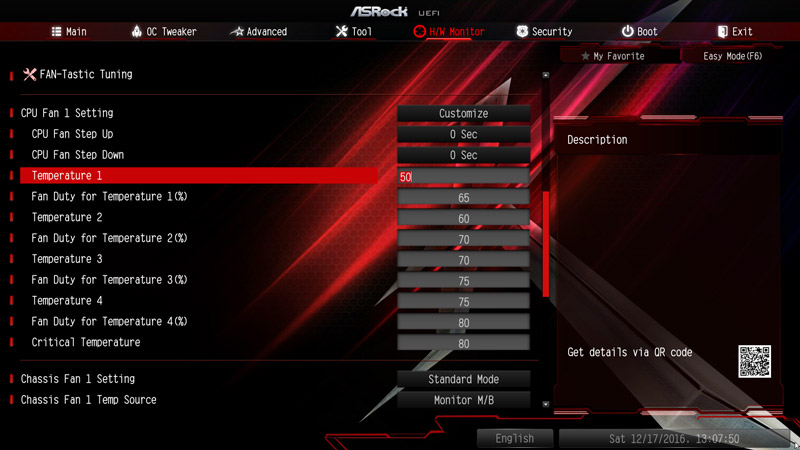This screenshot has width=800, height=450.
Task: Change the CPU Fan Step Down value
Action: coord(463,155)
